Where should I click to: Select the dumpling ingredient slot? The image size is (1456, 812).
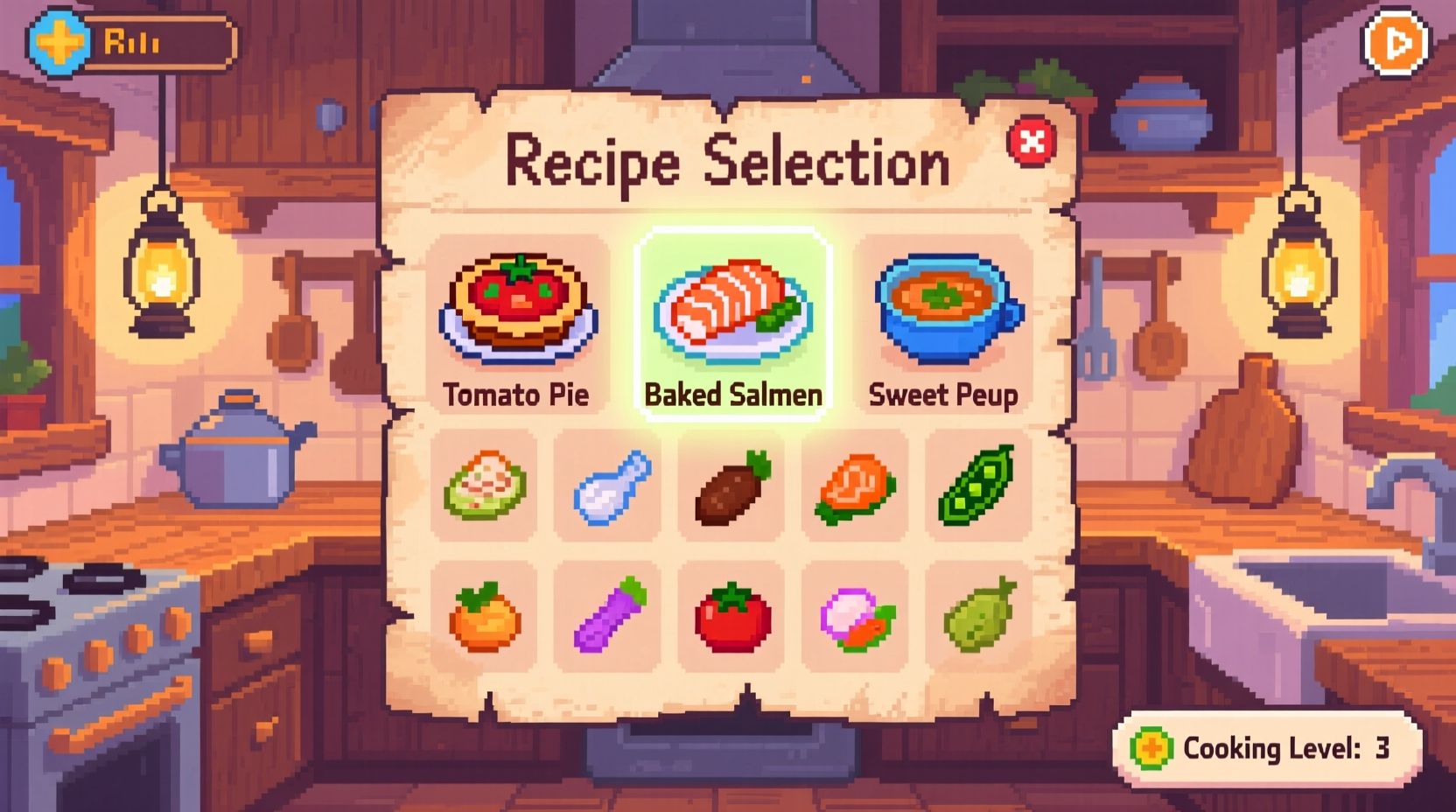click(486, 487)
